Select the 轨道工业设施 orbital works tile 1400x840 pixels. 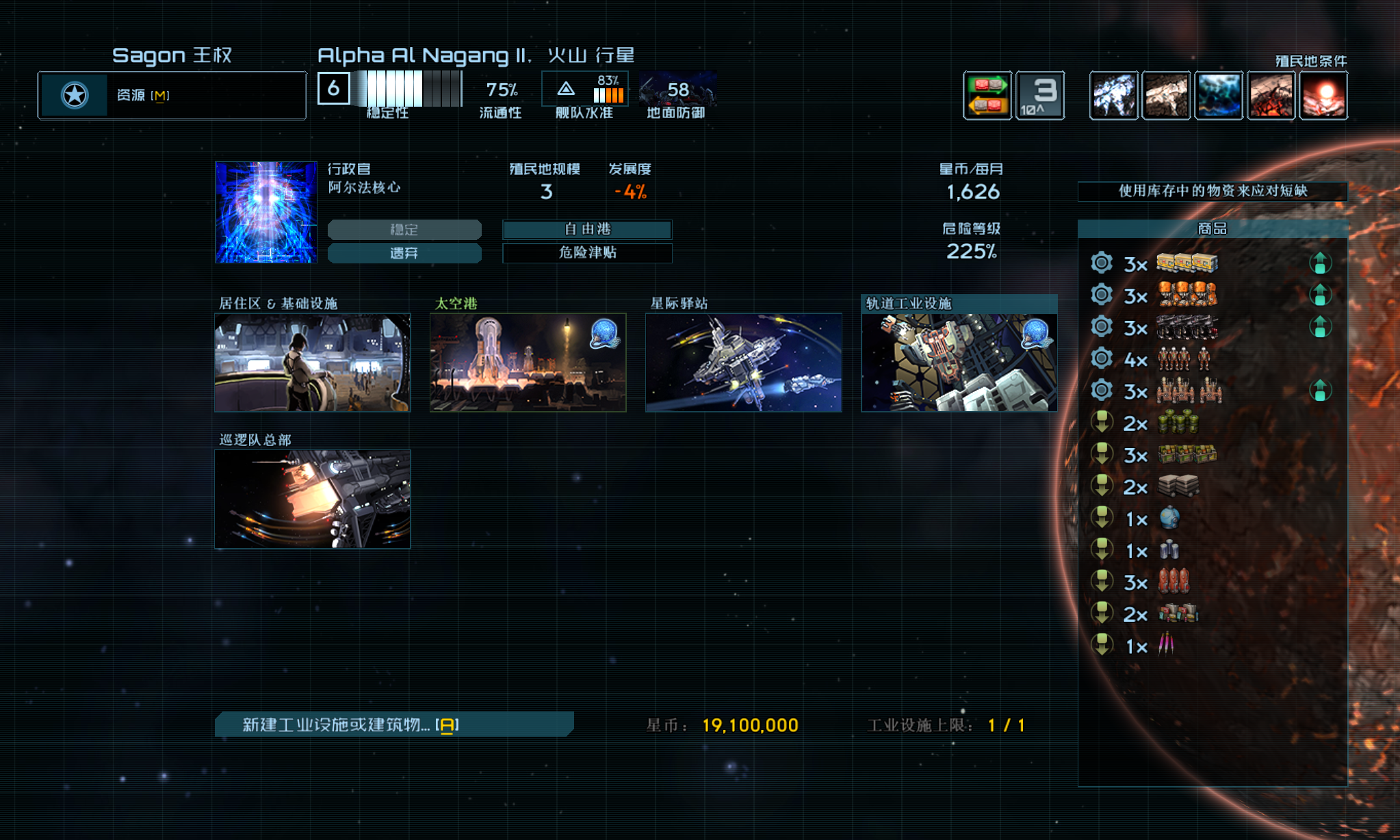(959, 363)
